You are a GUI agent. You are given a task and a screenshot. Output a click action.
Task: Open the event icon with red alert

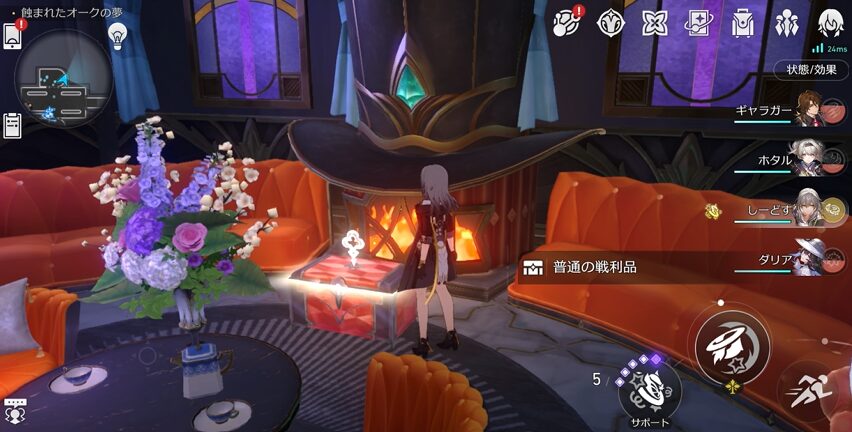[x=569, y=22]
